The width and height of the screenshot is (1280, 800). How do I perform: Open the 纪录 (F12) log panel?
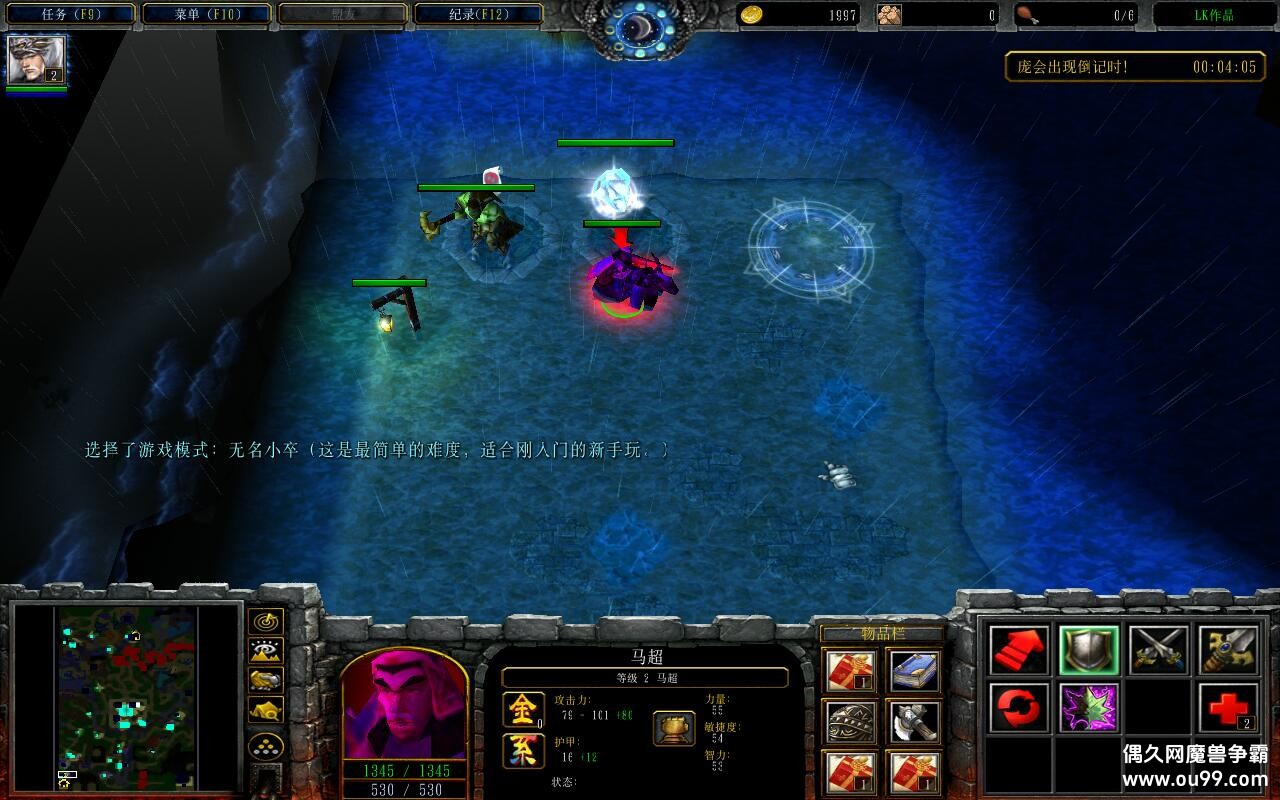(x=478, y=14)
